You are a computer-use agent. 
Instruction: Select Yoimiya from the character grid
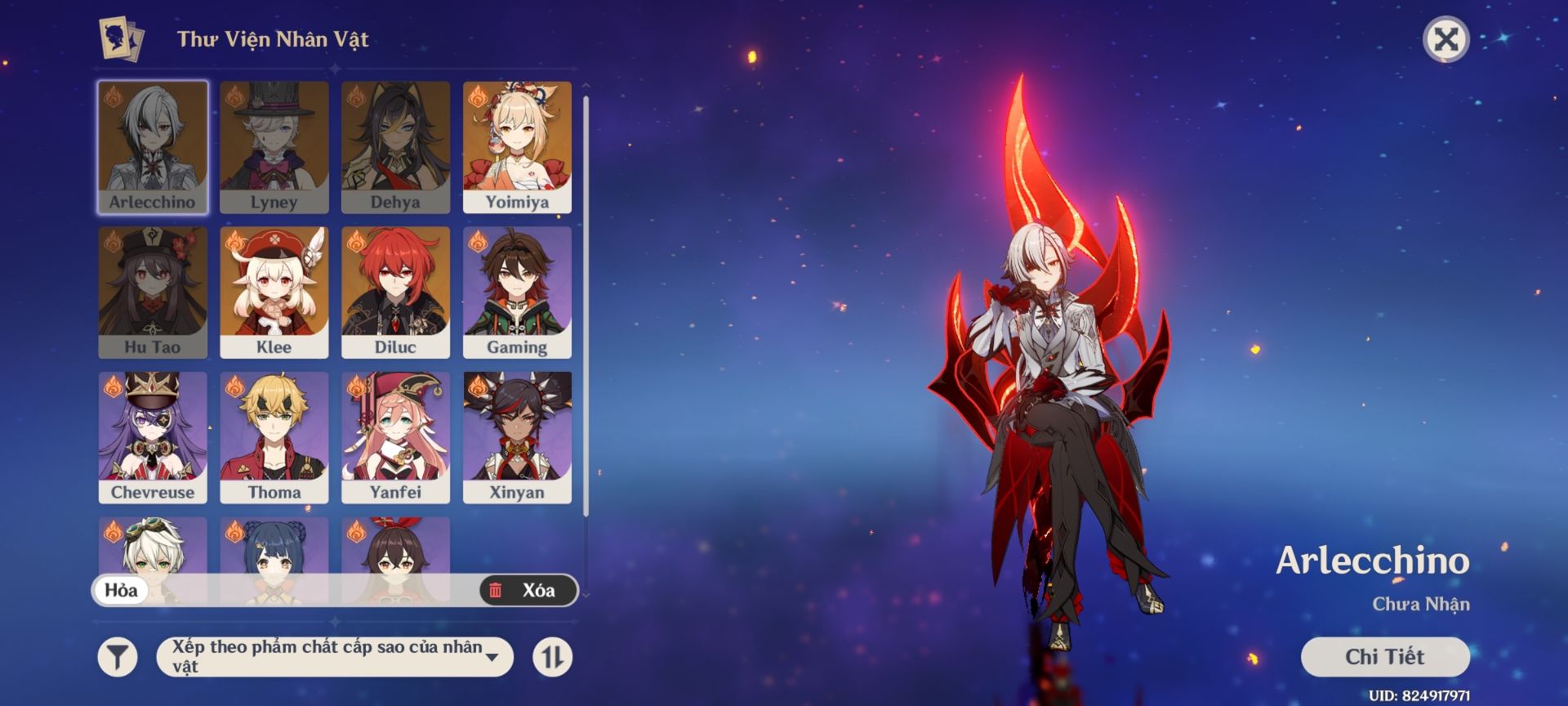517,147
